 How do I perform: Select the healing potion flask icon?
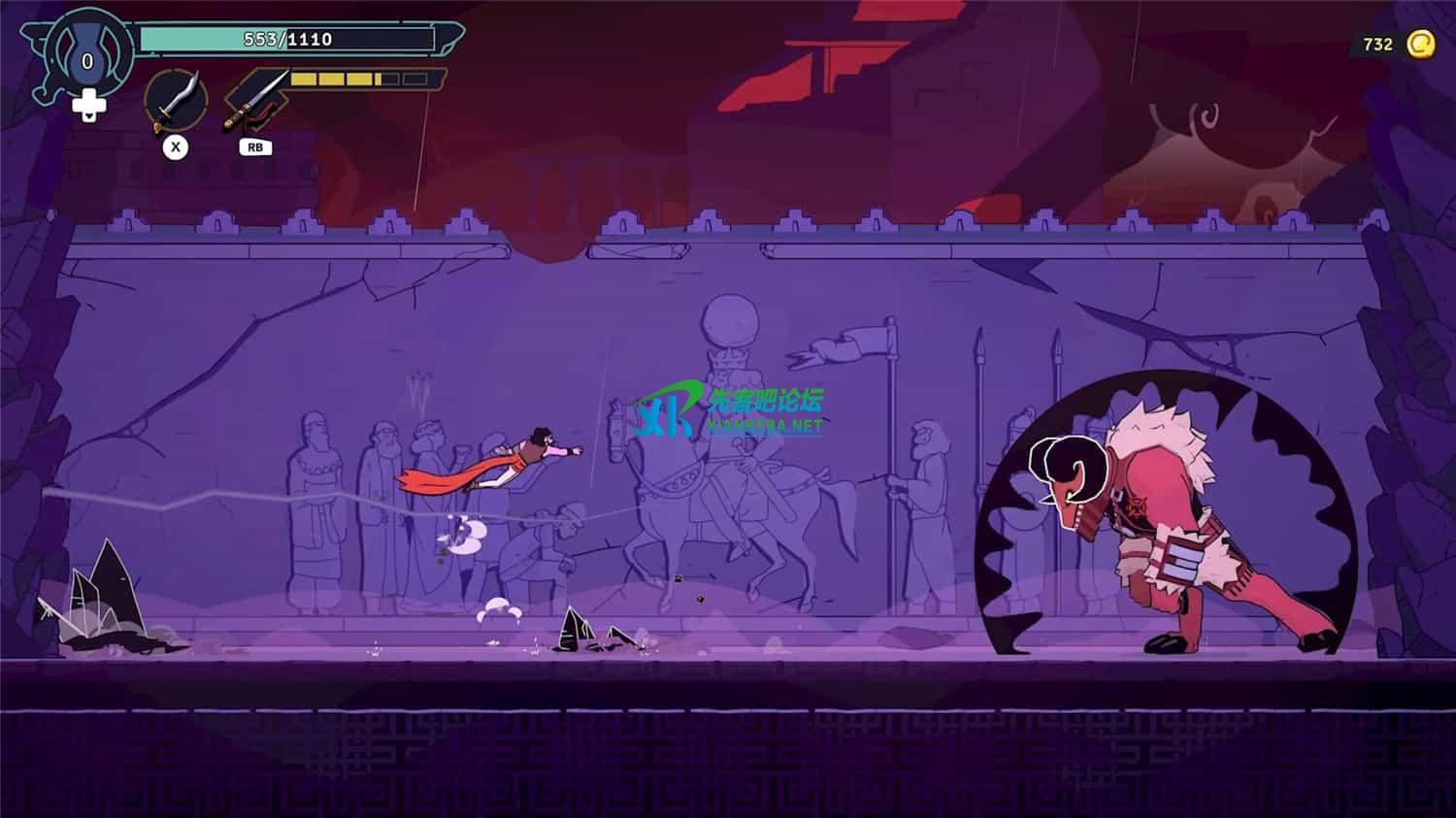tap(87, 56)
